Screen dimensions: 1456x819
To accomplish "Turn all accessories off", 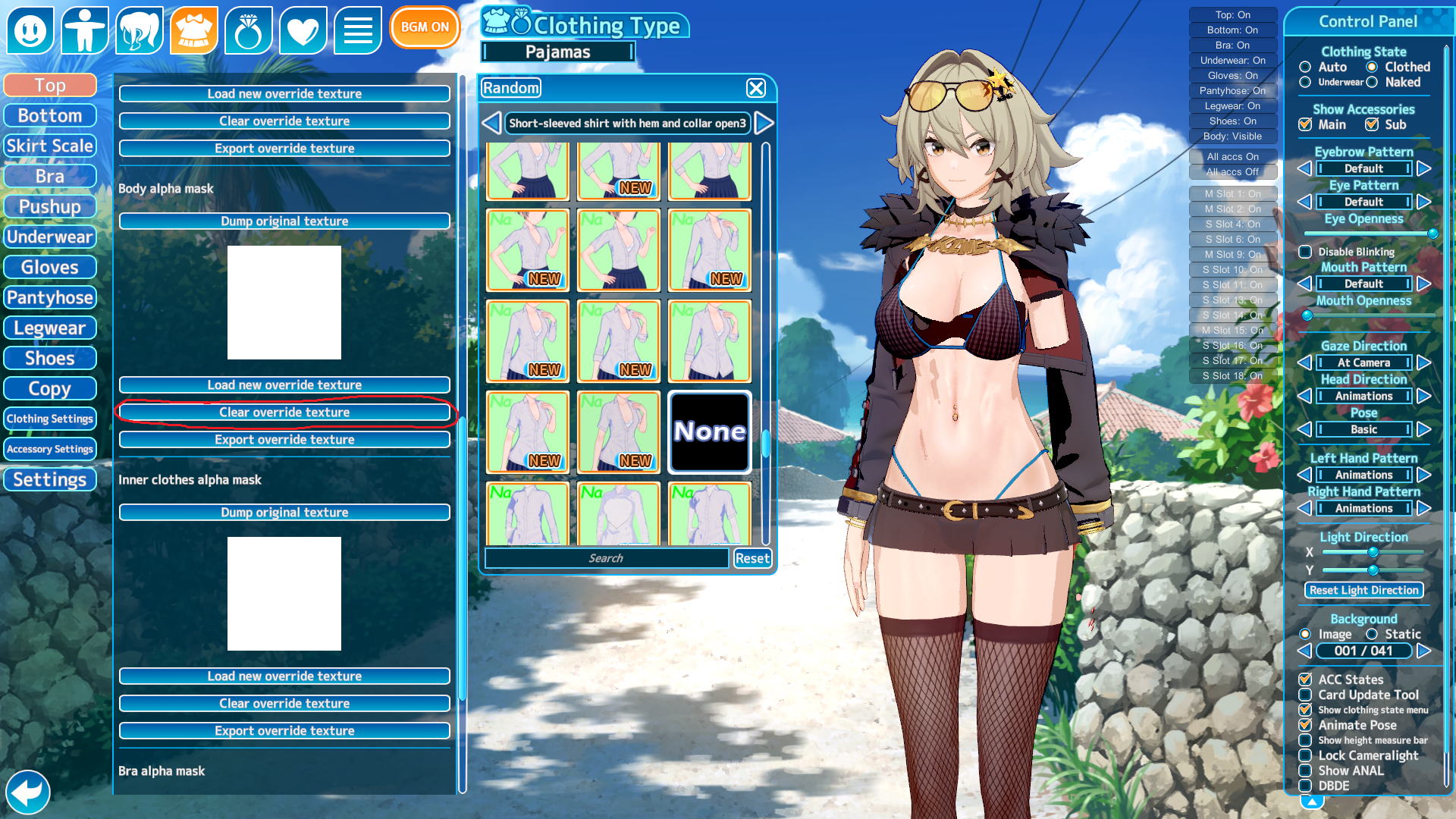I will click(x=1232, y=172).
